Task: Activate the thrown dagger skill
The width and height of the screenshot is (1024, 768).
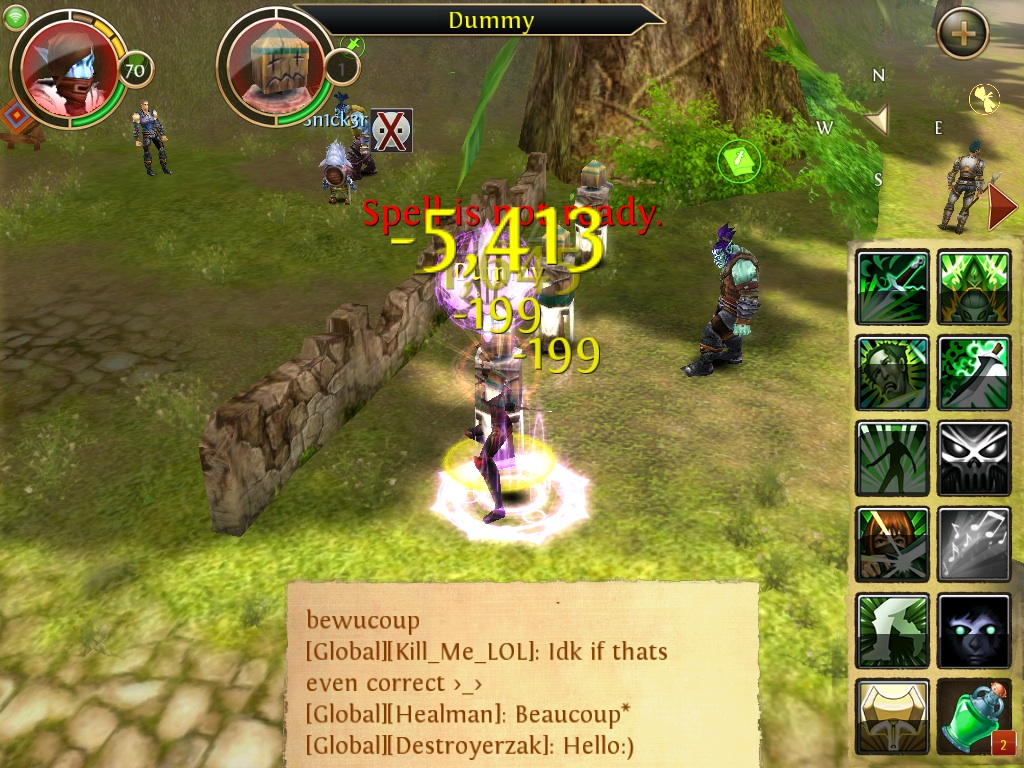Action: click(x=893, y=288)
